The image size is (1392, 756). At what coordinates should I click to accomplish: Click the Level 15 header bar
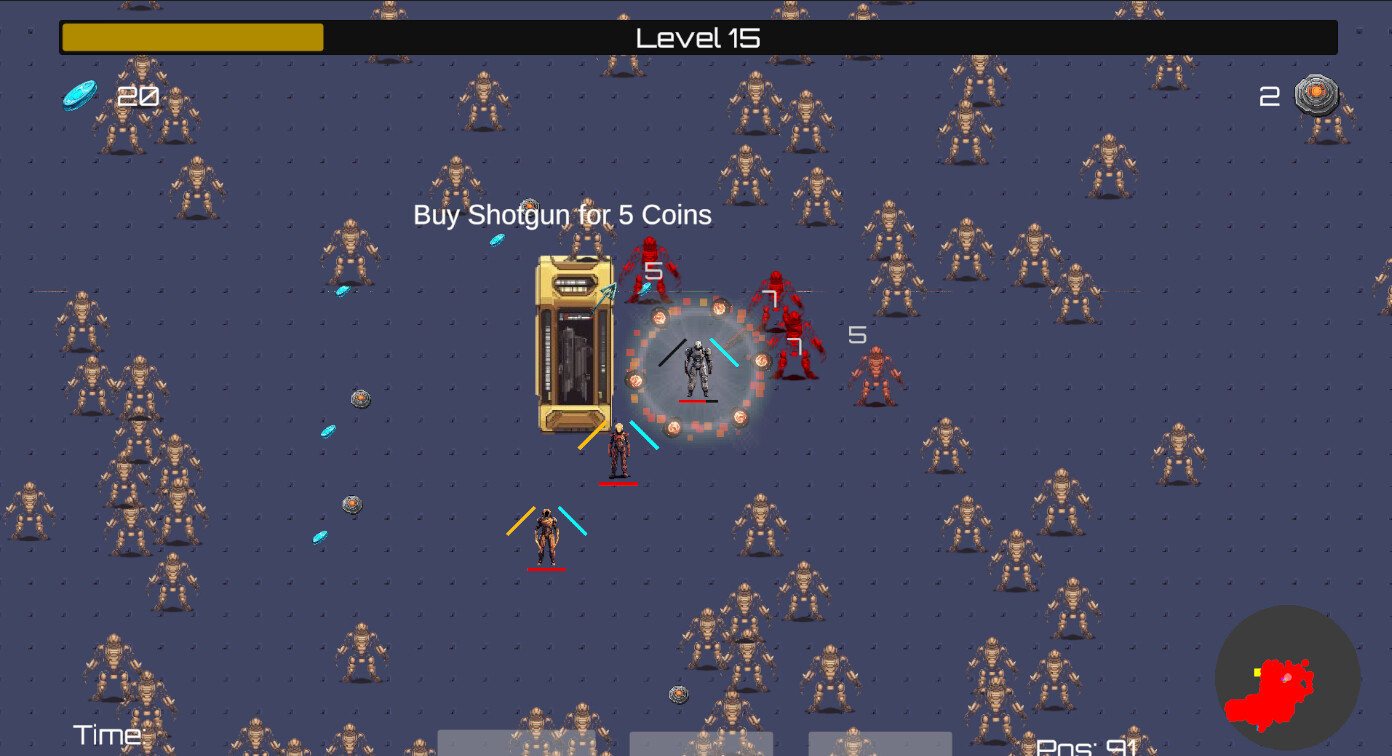click(697, 37)
